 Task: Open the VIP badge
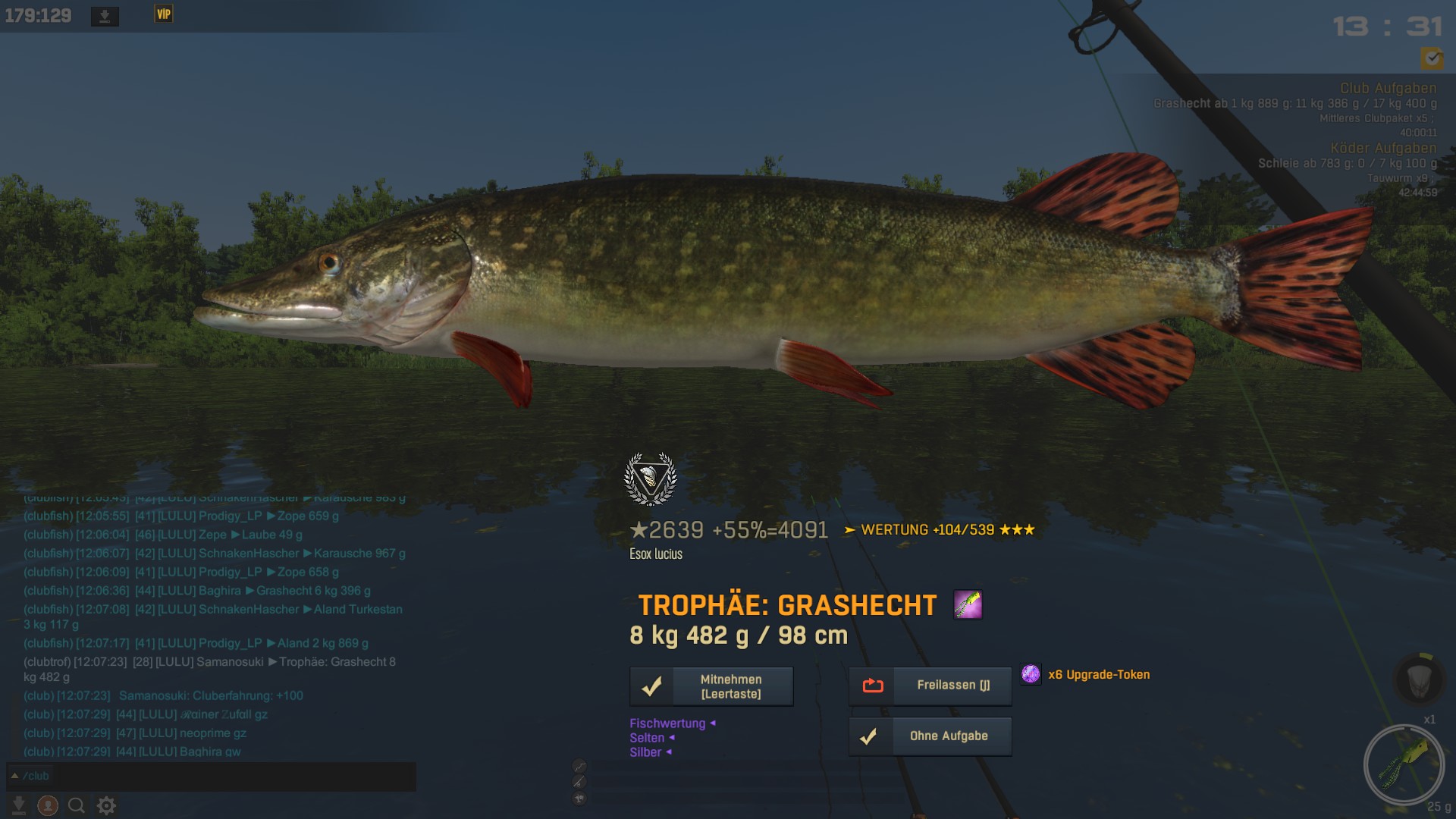pos(164,14)
